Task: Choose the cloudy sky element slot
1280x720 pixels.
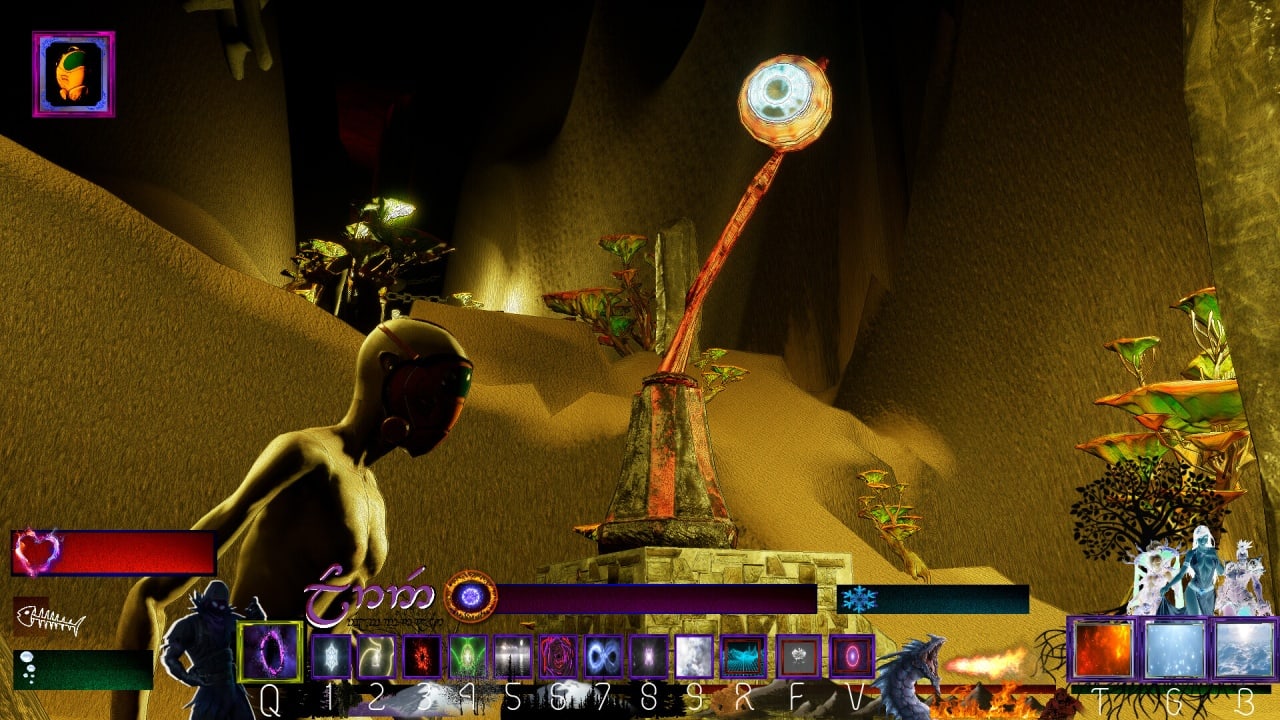Action: click(1244, 649)
